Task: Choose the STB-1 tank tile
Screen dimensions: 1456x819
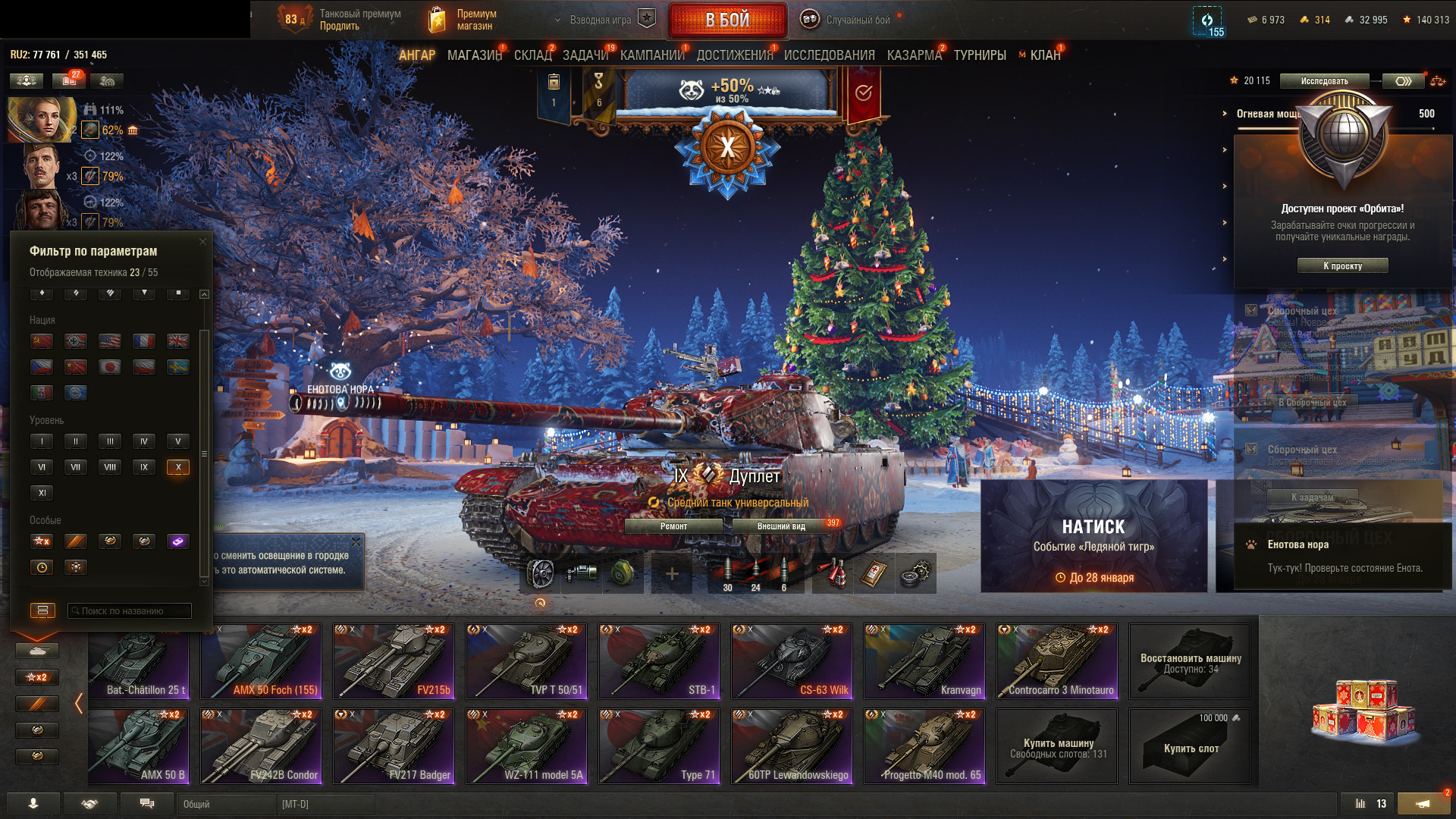Action: coord(659,661)
